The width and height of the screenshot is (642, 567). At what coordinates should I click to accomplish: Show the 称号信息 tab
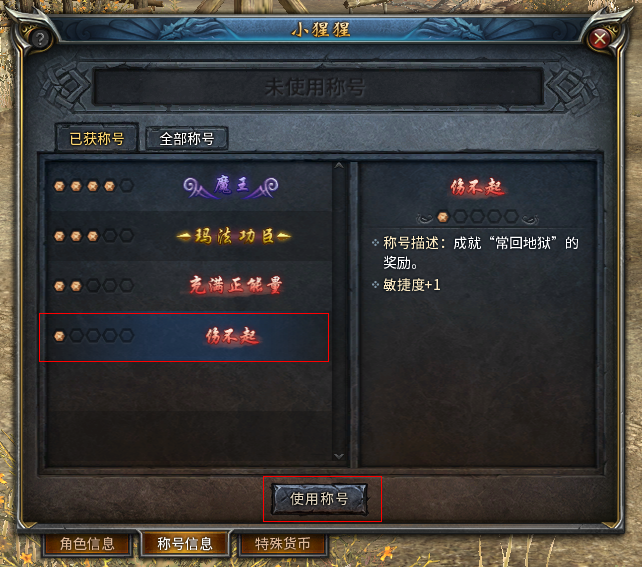185,545
